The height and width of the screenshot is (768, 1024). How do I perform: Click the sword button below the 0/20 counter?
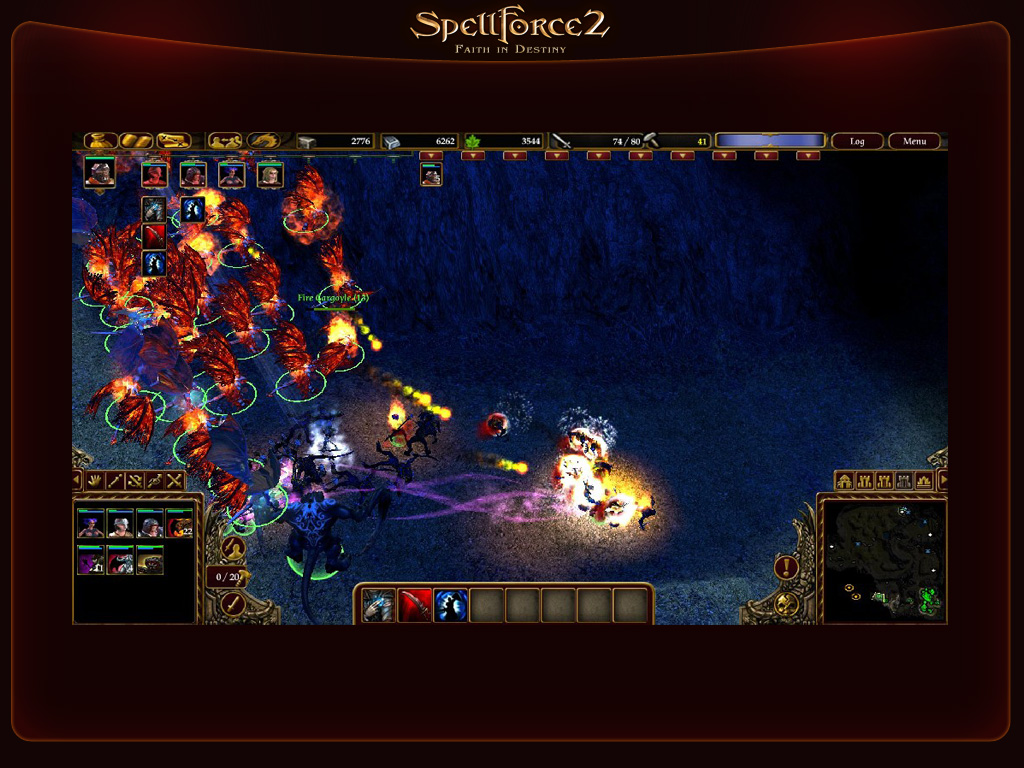(233, 603)
